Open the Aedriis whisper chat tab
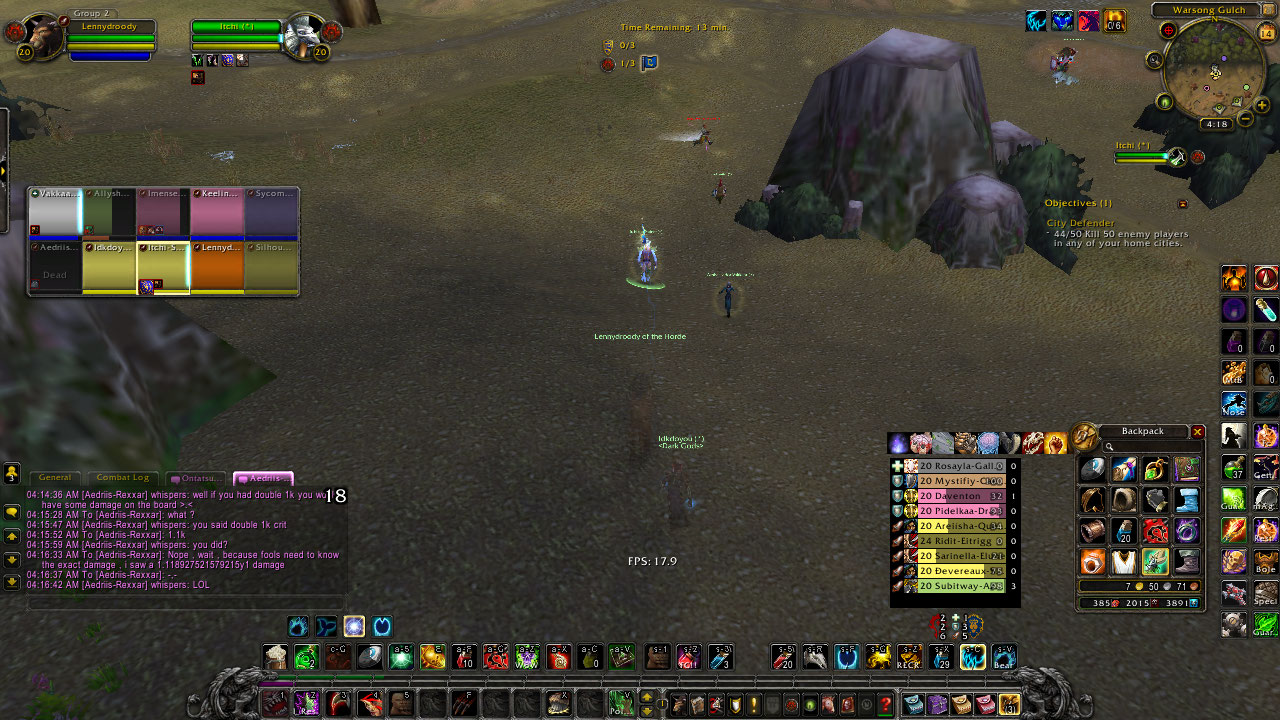 pyautogui.click(x=263, y=479)
